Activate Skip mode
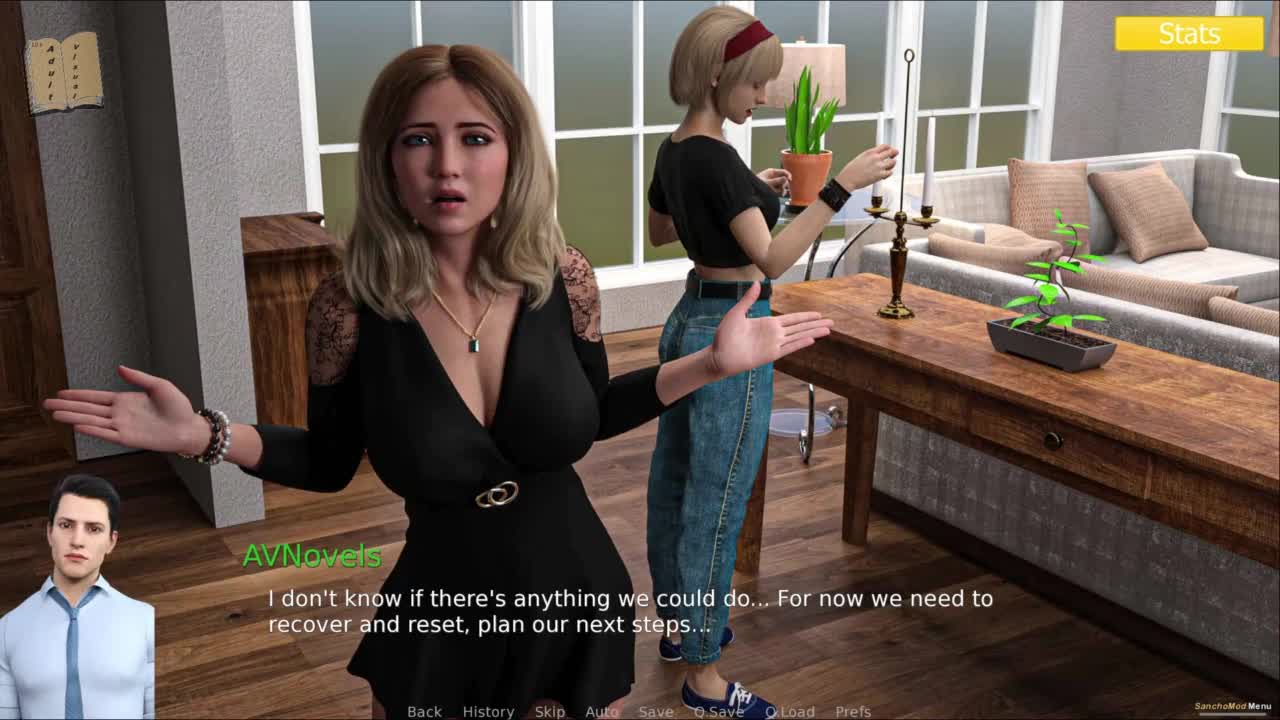The image size is (1280, 720). (550, 711)
